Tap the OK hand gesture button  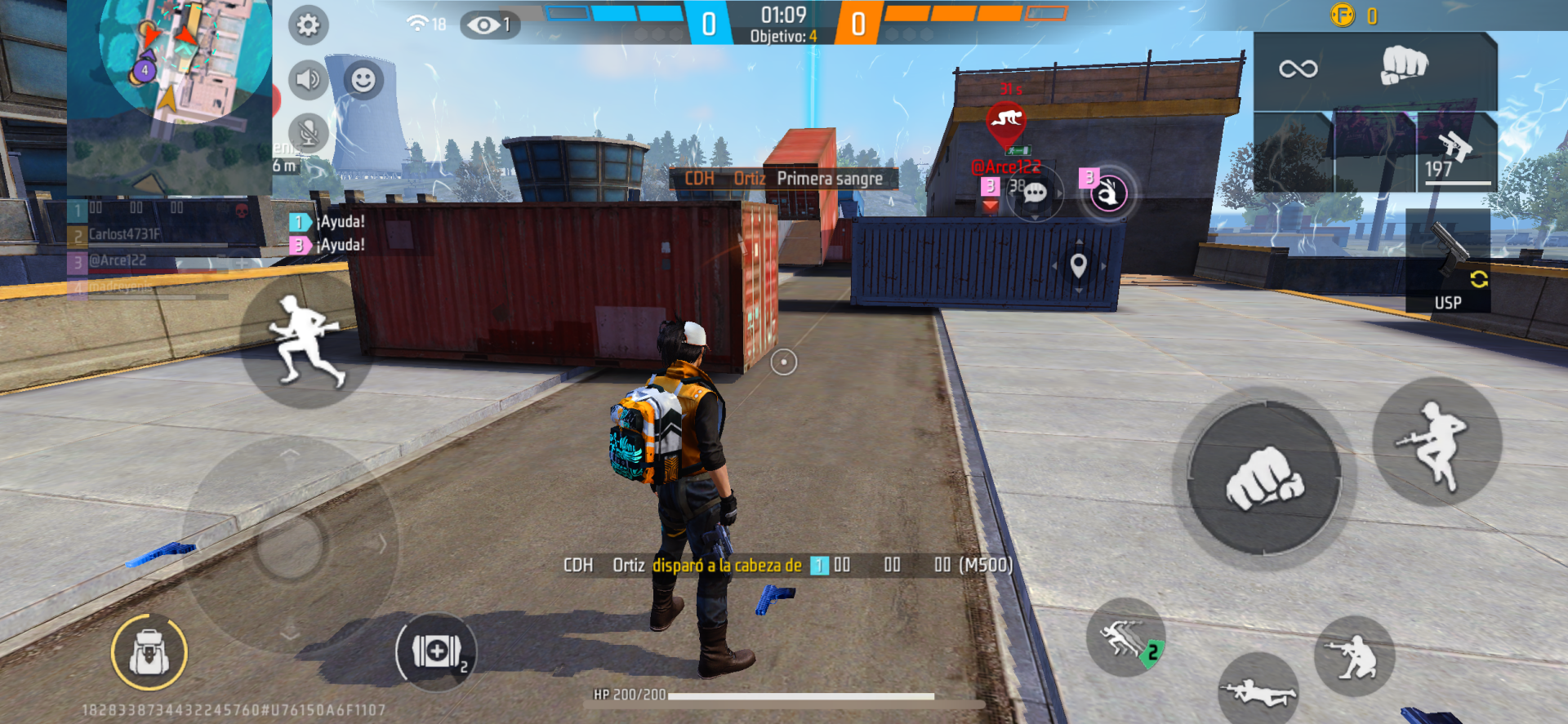[1108, 194]
